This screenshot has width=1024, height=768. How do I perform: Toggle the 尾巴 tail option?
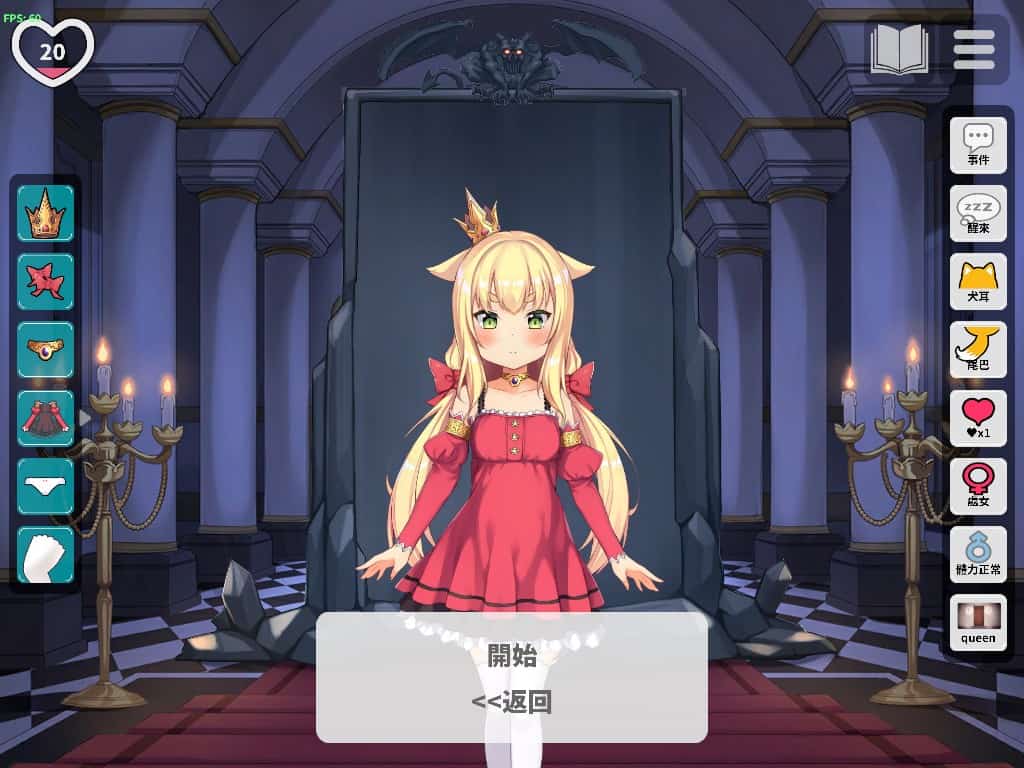(977, 349)
